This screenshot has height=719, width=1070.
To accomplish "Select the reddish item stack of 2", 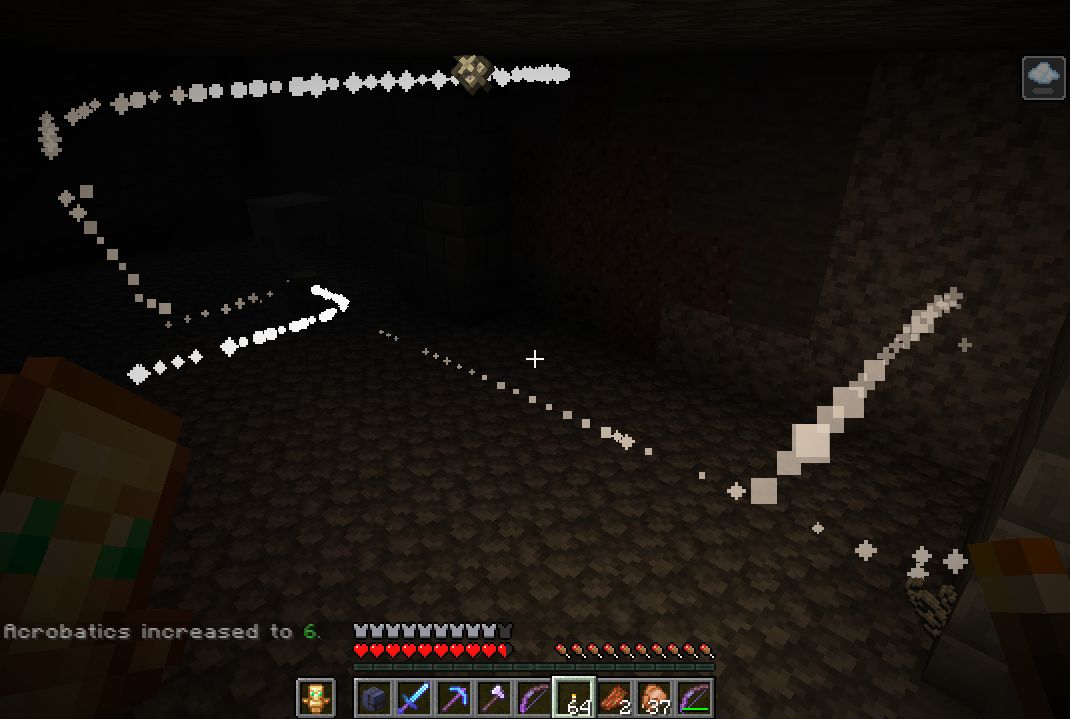I will (615, 697).
